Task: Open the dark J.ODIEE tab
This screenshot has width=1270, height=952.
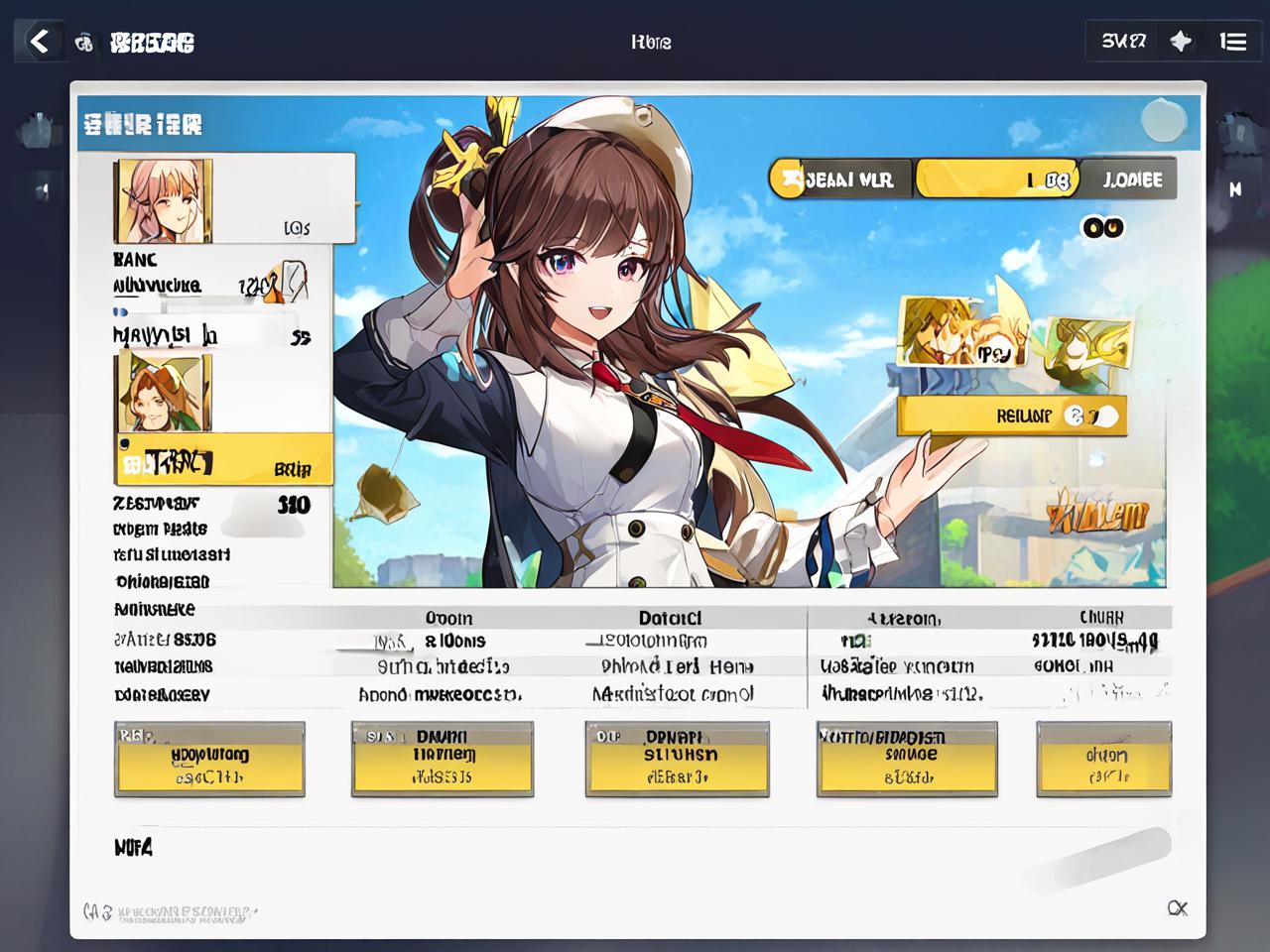Action: coord(1130,179)
